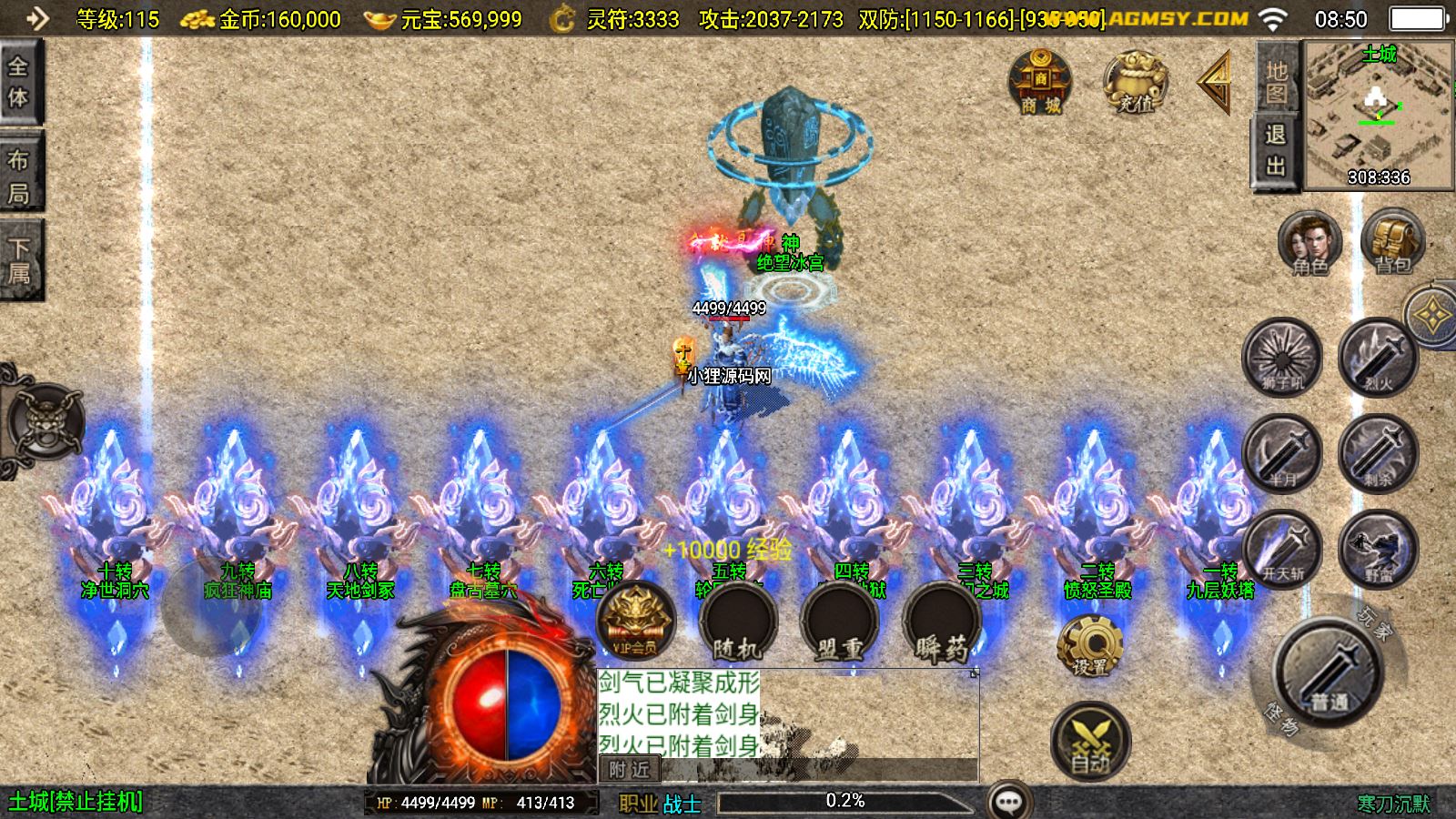The image size is (1456, 819).
Task: Click the 退出 exit button
Action: (1276, 150)
